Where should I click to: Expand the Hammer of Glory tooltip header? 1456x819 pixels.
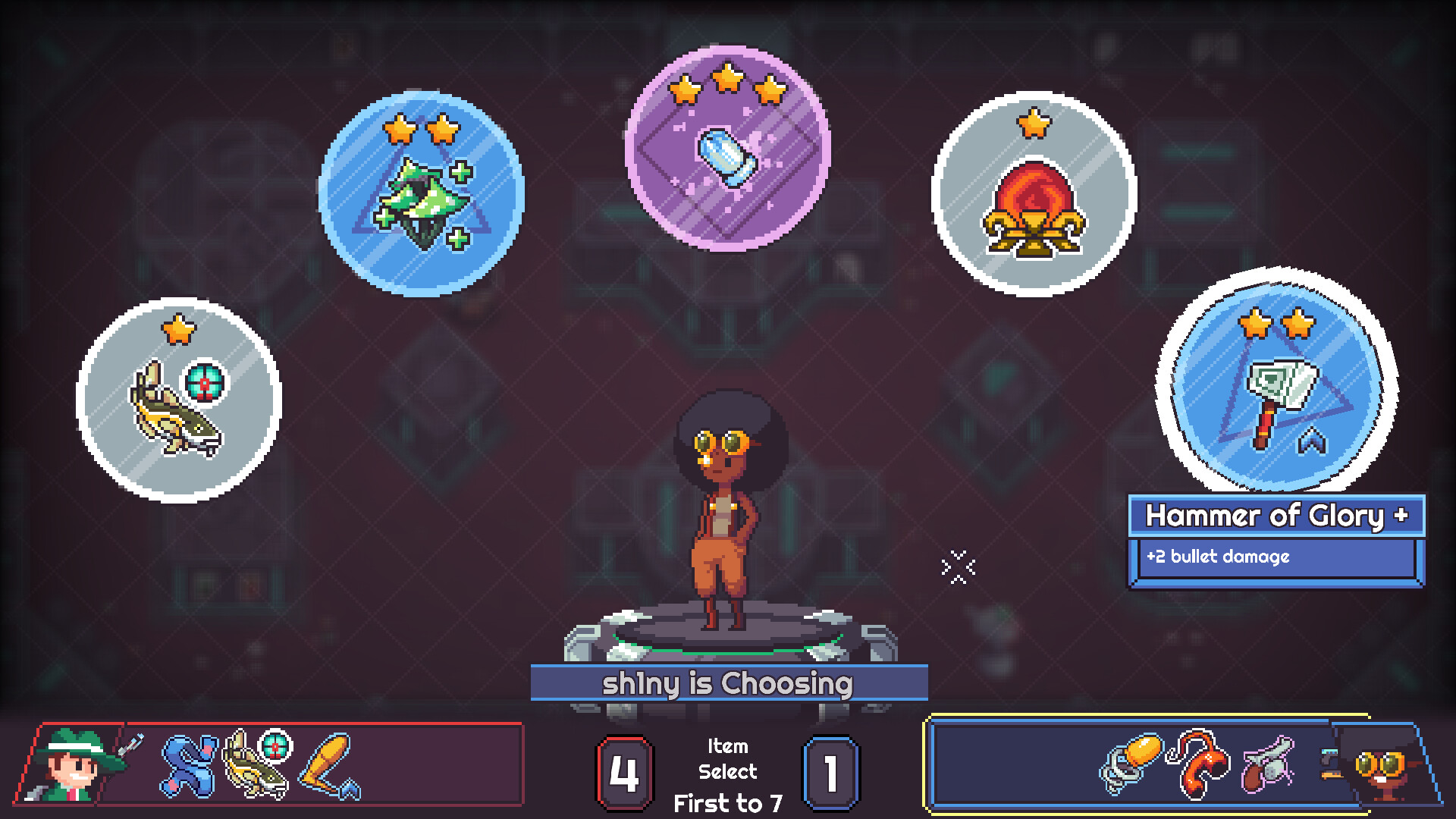[1276, 518]
